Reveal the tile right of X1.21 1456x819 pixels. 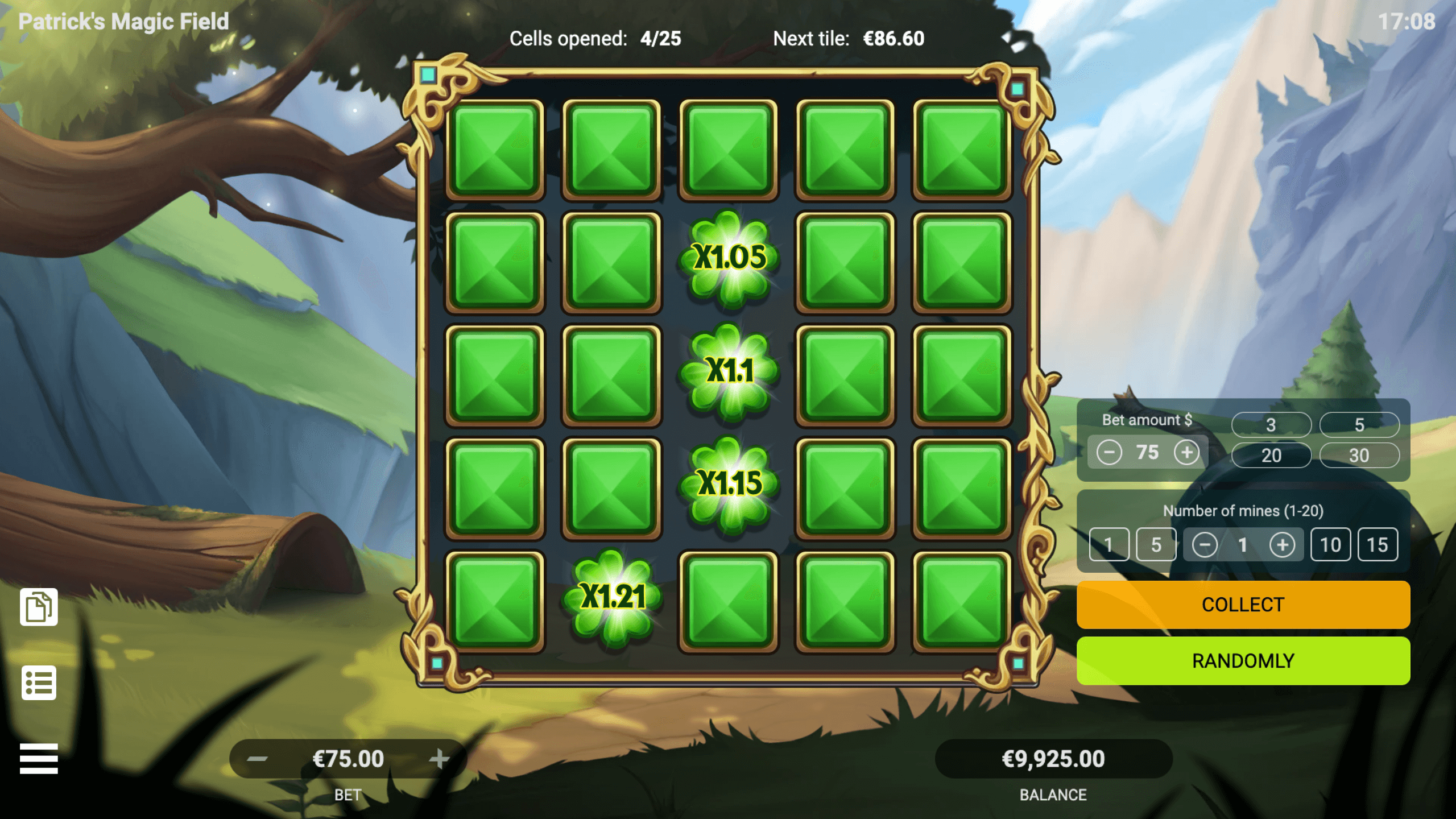729,601
